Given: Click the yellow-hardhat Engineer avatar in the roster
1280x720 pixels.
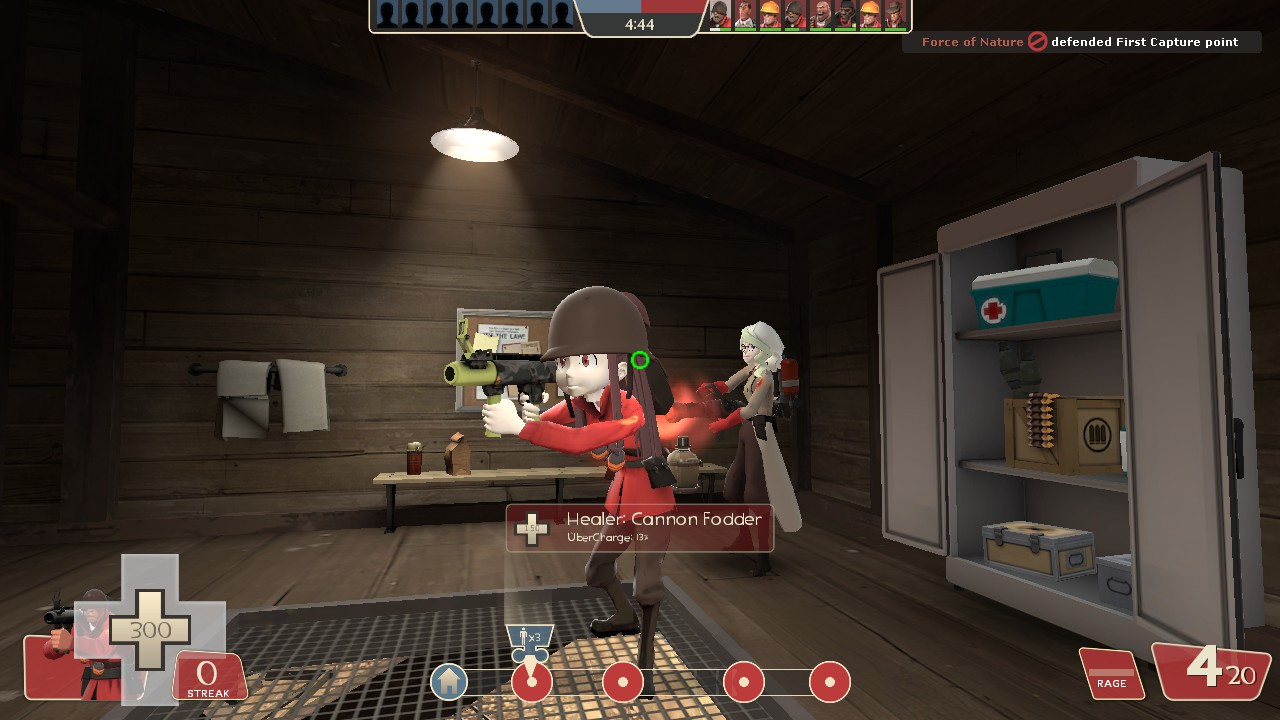Looking at the screenshot, I should point(770,14).
